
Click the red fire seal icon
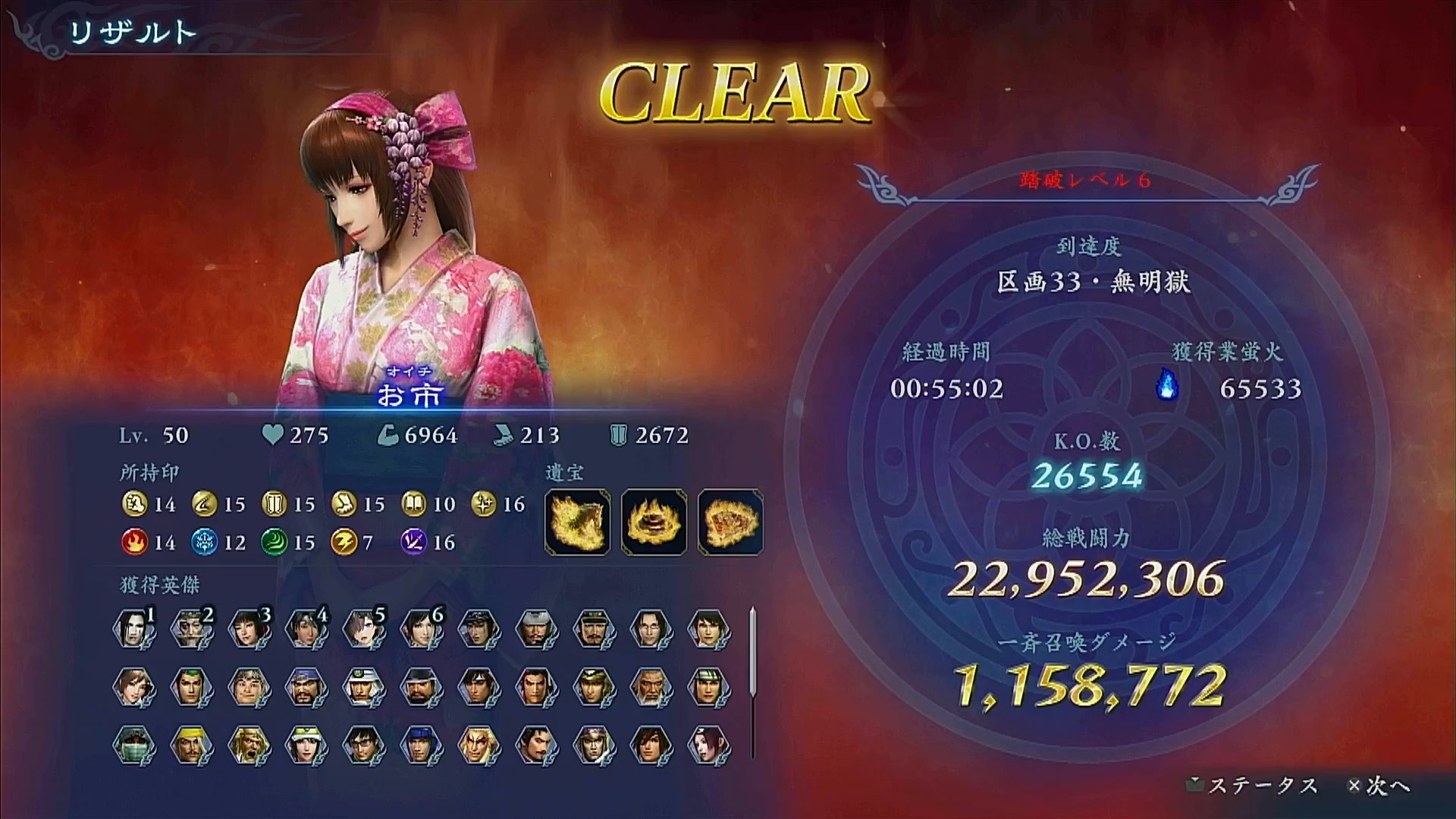(x=133, y=542)
